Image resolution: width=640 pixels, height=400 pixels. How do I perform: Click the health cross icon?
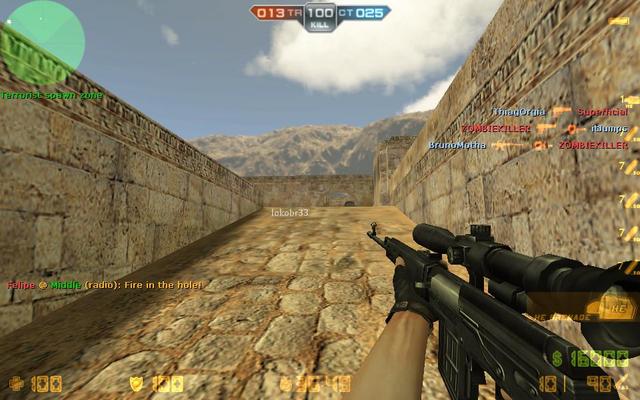click(x=16, y=383)
